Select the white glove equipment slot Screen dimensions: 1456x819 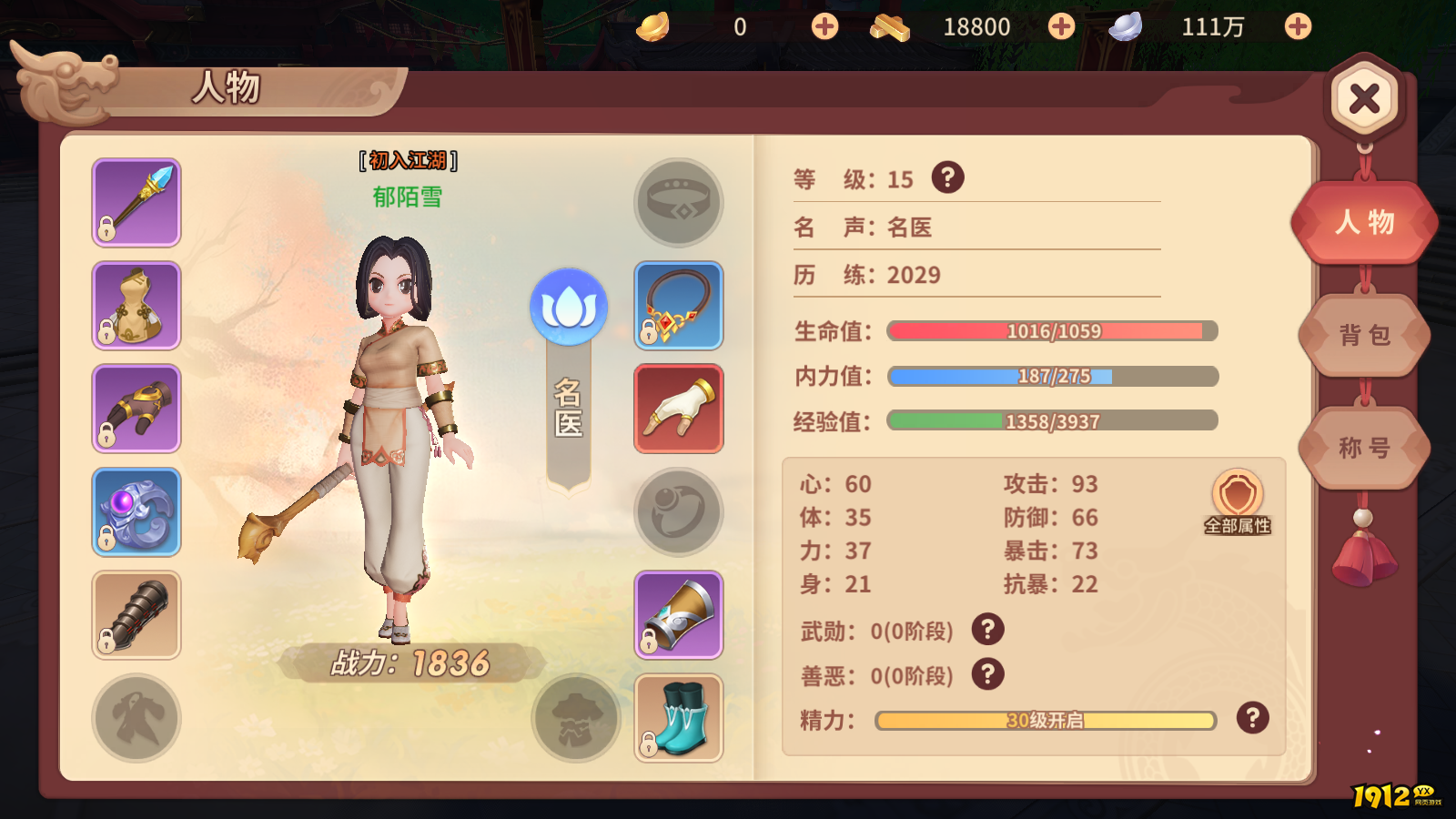click(678, 408)
